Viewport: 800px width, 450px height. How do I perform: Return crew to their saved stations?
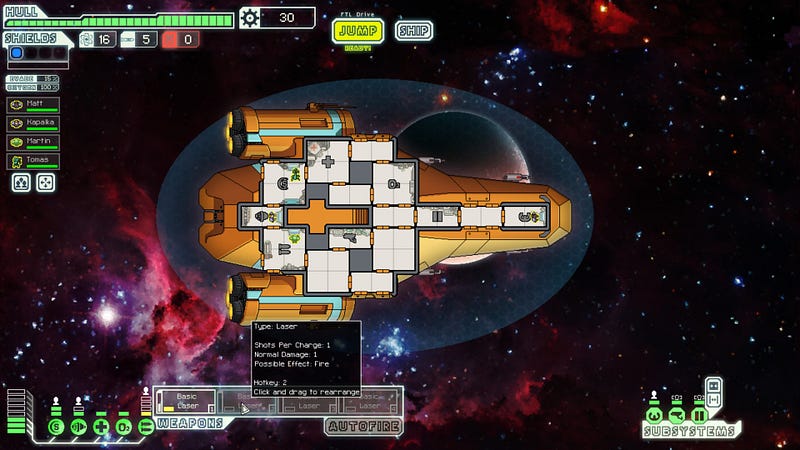click(46, 182)
